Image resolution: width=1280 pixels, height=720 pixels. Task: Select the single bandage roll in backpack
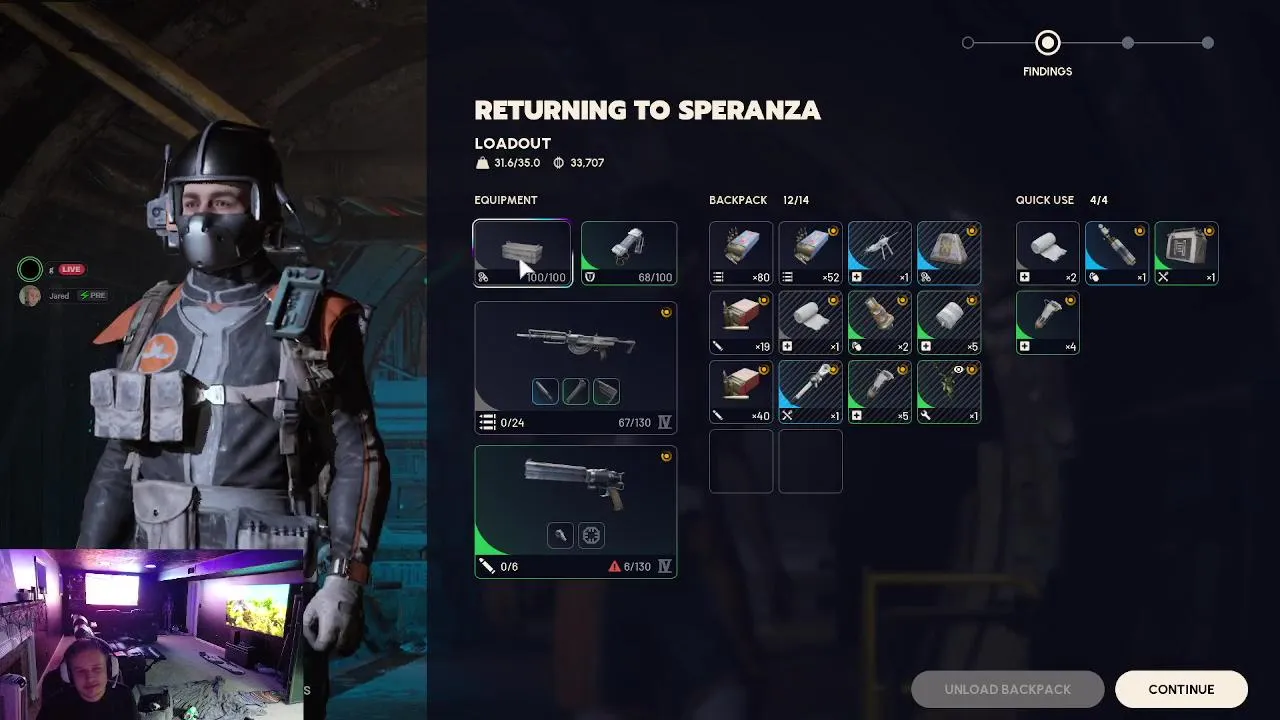811,323
